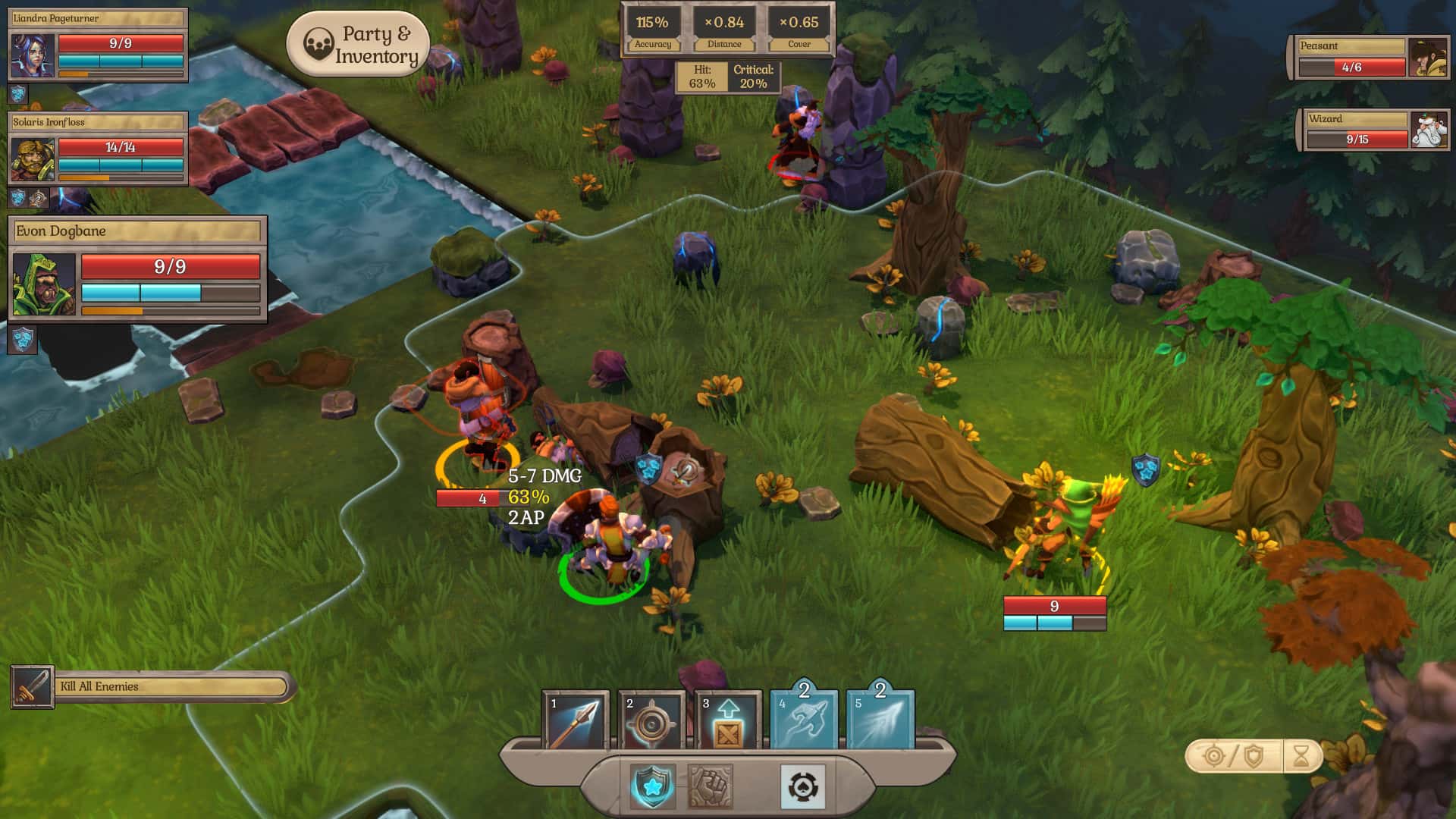Open the spade gear ability wheel icon
This screenshot has width=1456, height=819.
(x=804, y=787)
